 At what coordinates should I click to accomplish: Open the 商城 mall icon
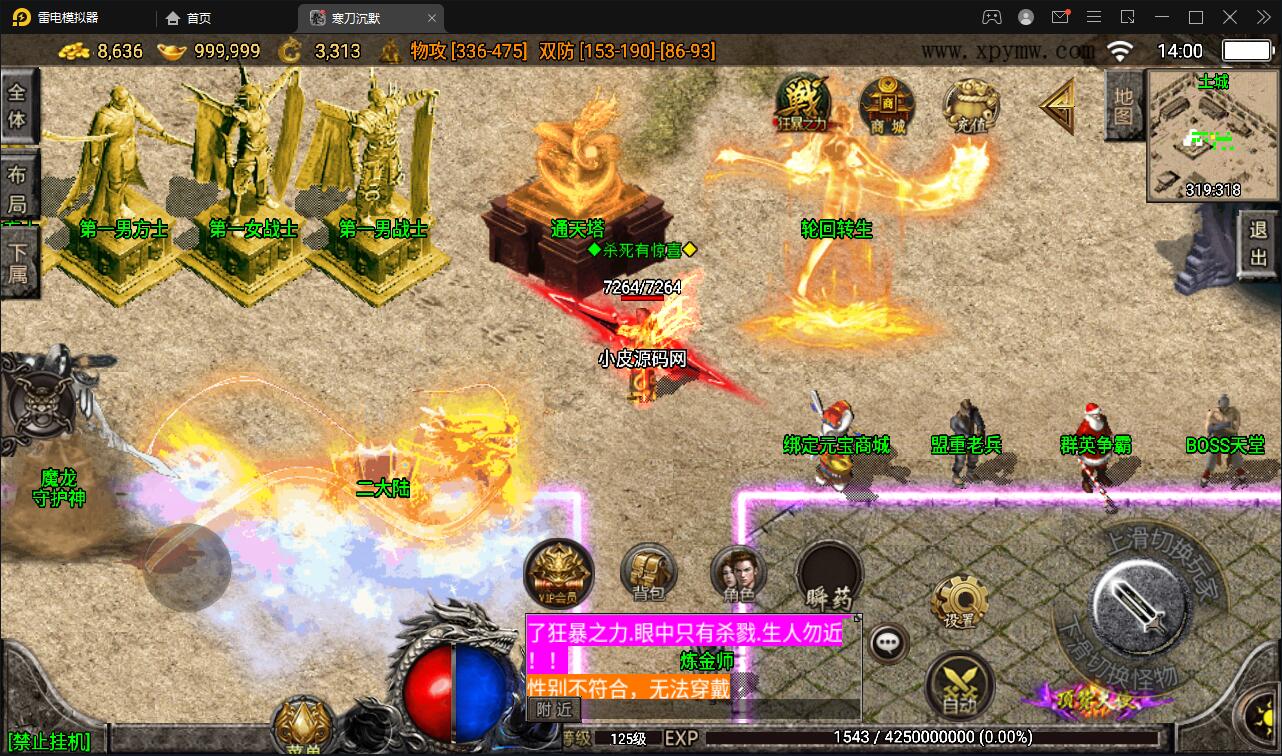coord(885,108)
